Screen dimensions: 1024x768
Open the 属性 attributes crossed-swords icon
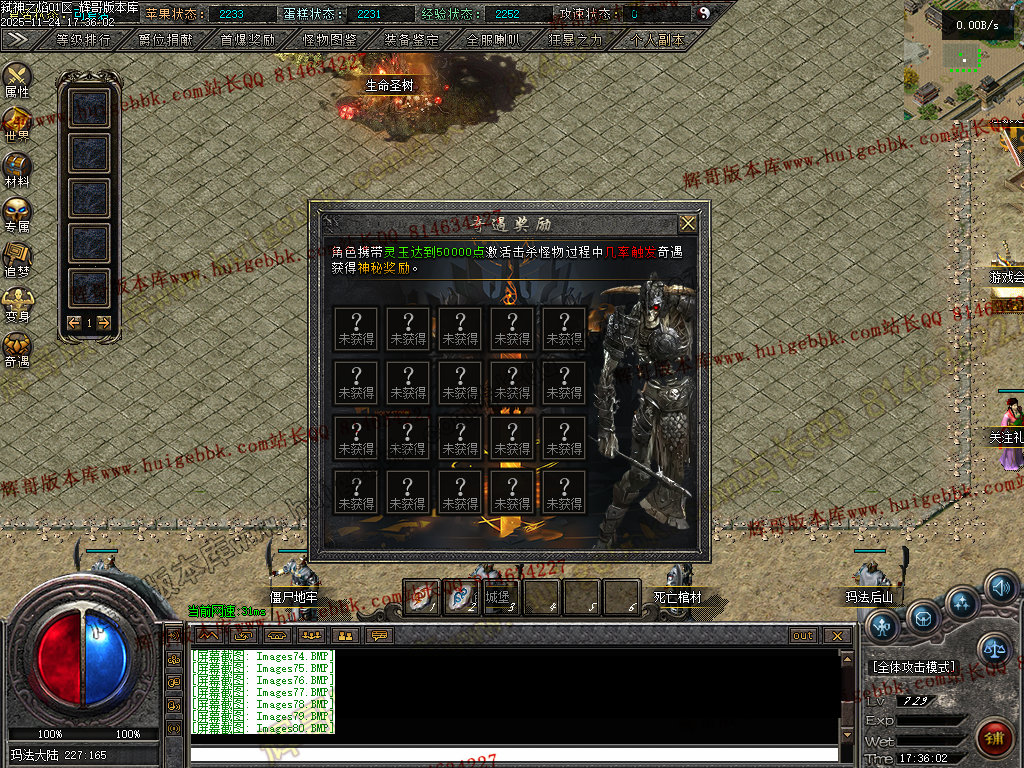17,78
